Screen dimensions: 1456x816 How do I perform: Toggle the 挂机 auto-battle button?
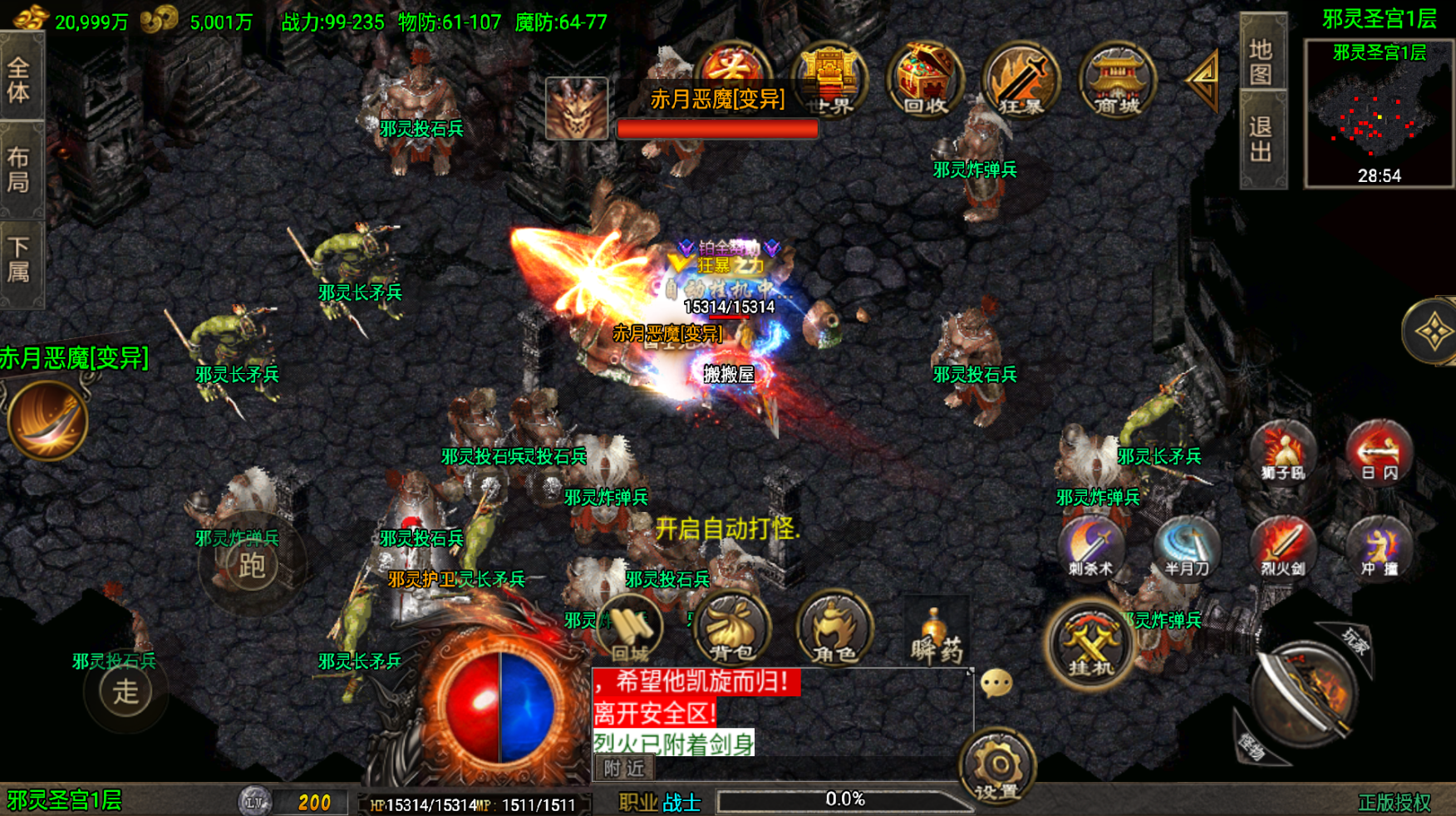click(x=1090, y=644)
